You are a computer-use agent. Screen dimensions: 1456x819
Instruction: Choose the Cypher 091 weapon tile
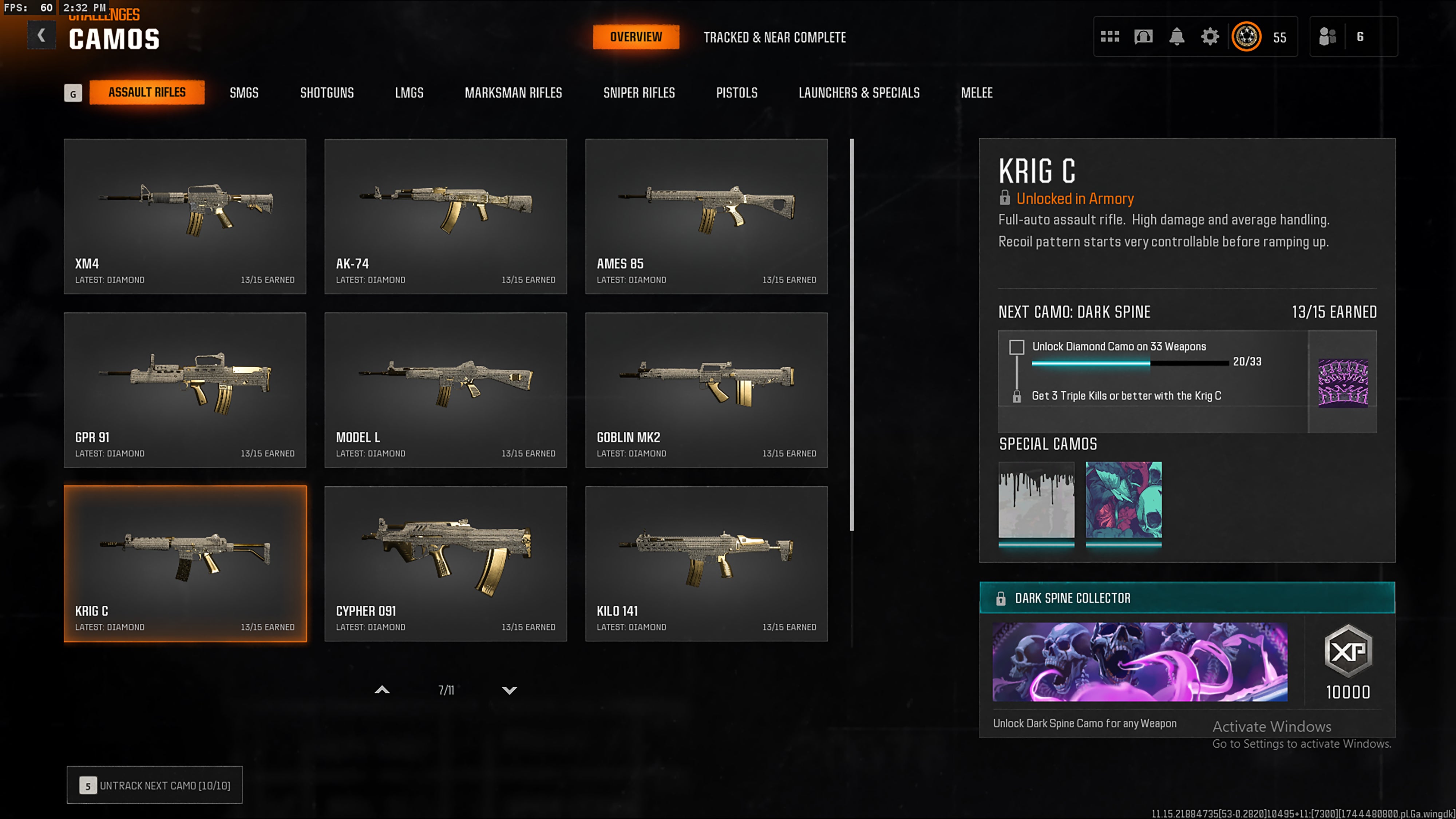click(x=446, y=563)
